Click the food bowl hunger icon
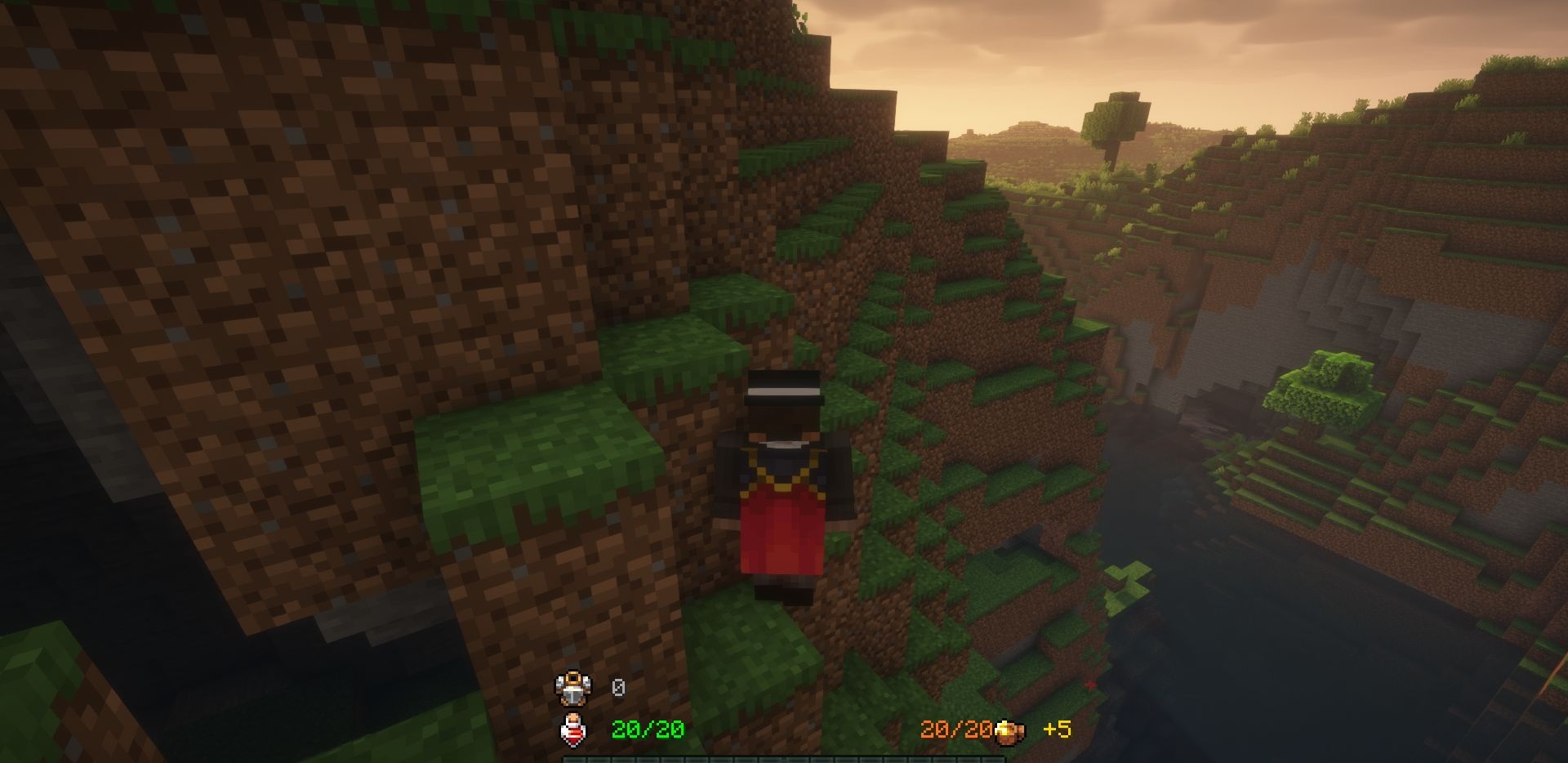 (x=1010, y=731)
